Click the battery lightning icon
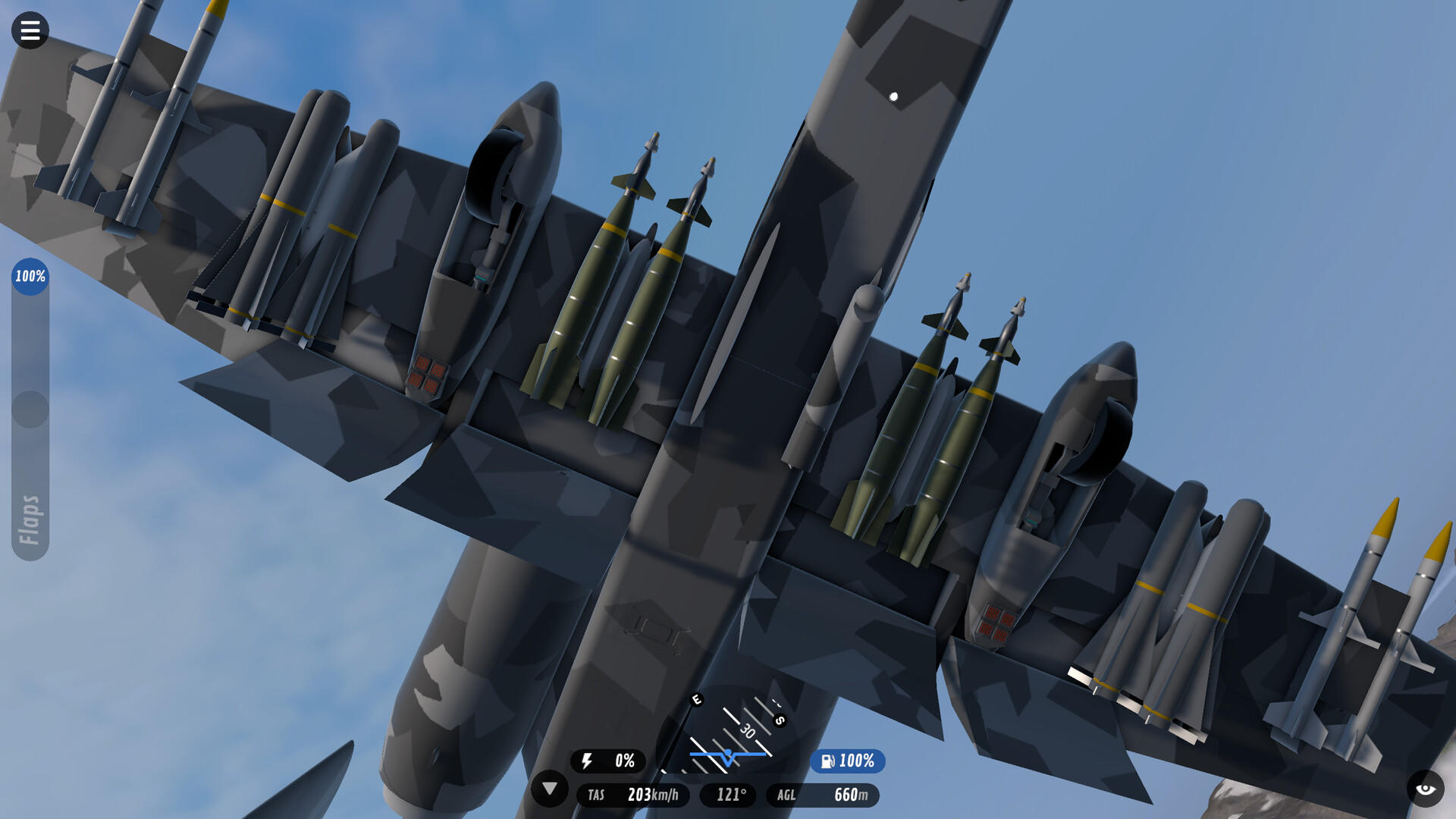 [588, 761]
